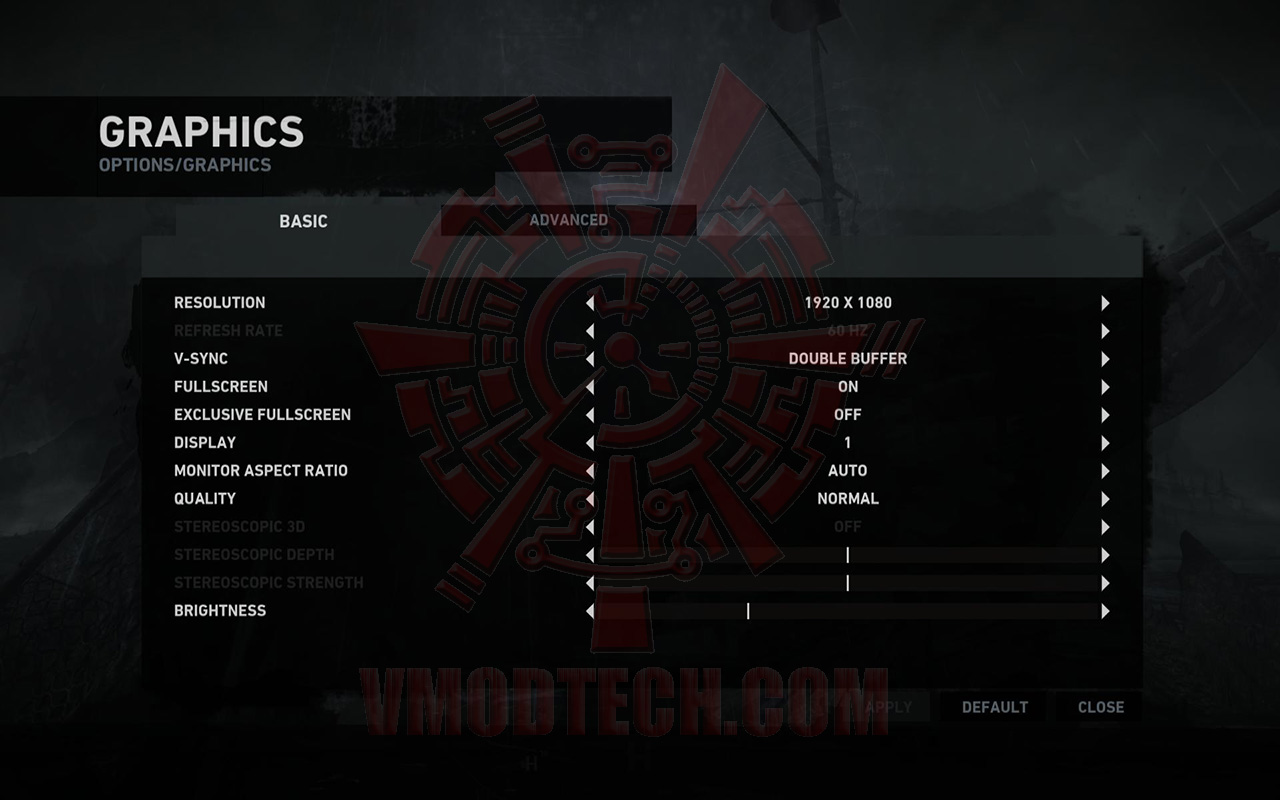Enable Exclusive Fullscreen with its right arrow
This screenshot has width=1280, height=800.
click(x=1104, y=414)
